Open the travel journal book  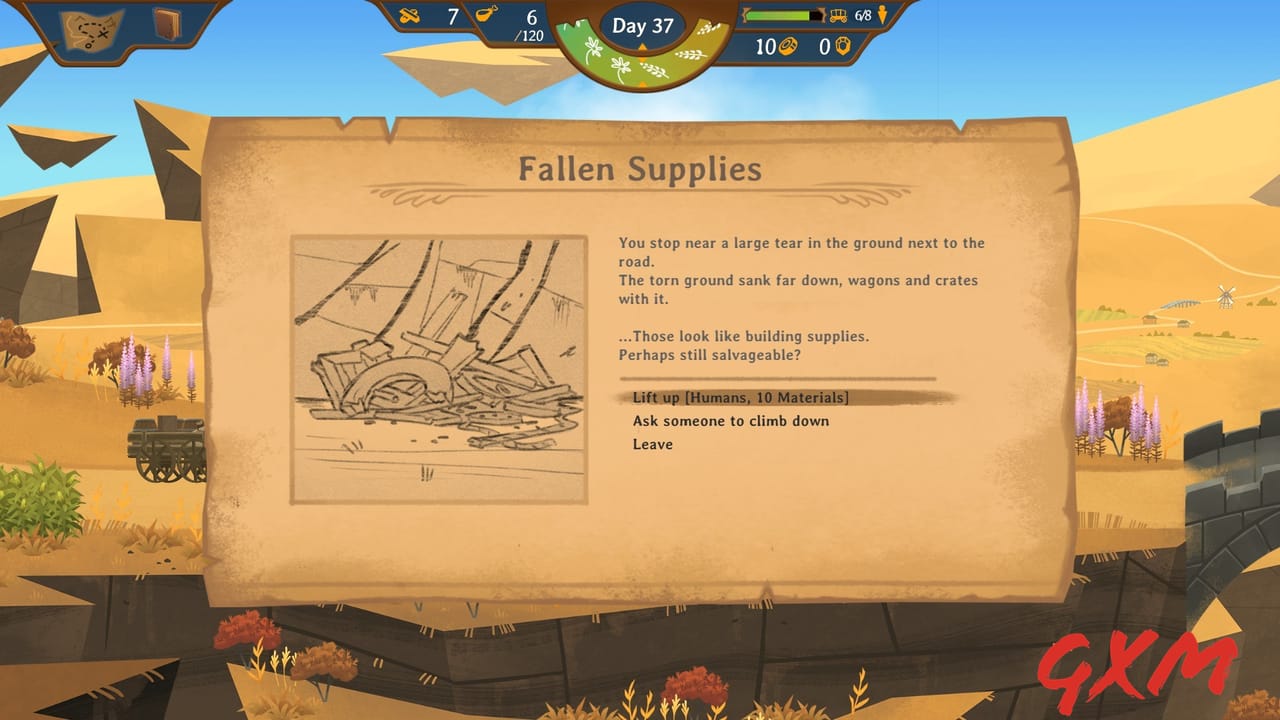click(x=166, y=23)
